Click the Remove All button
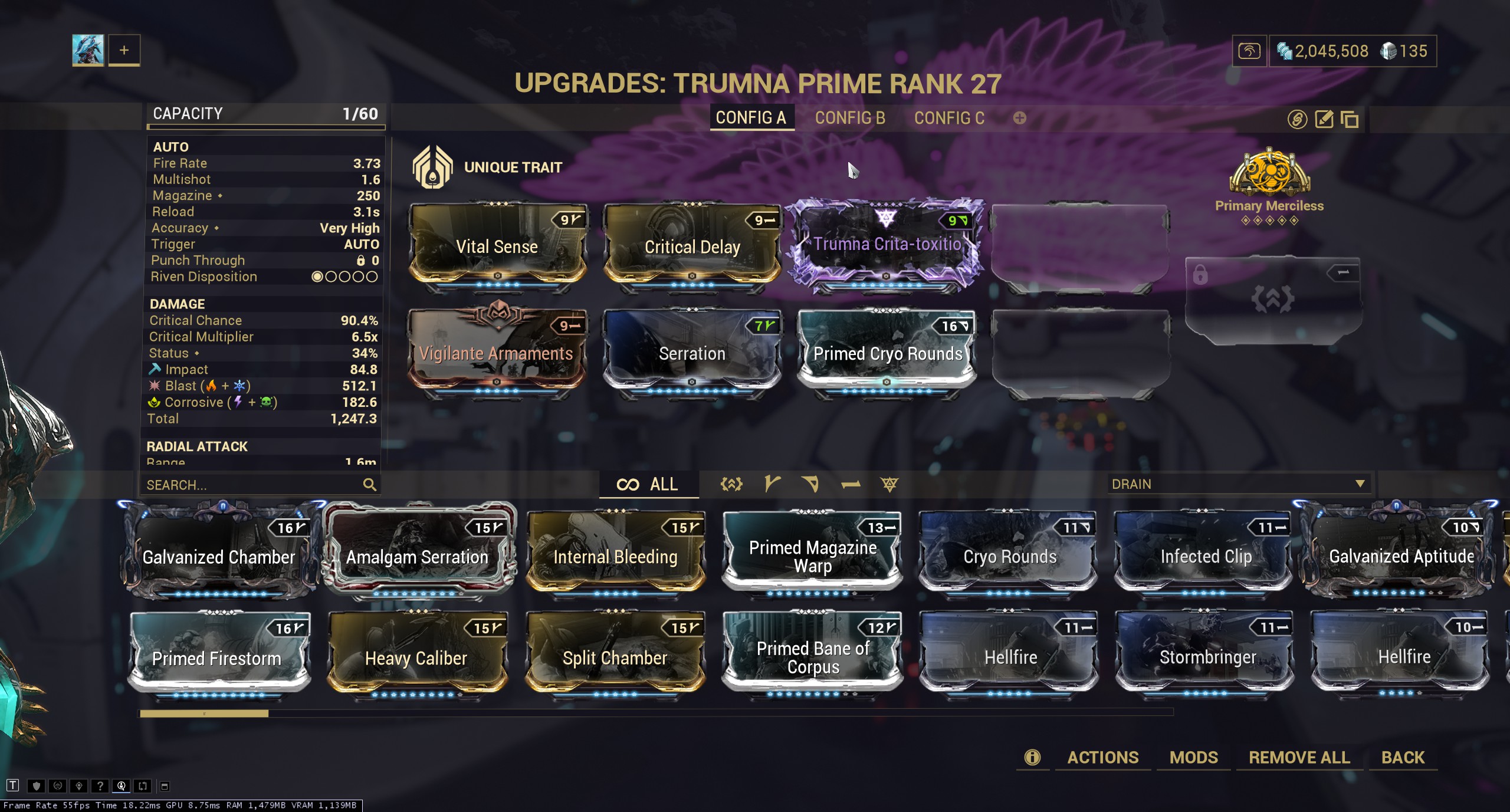Viewport: 1510px width, 812px height. (1299, 757)
